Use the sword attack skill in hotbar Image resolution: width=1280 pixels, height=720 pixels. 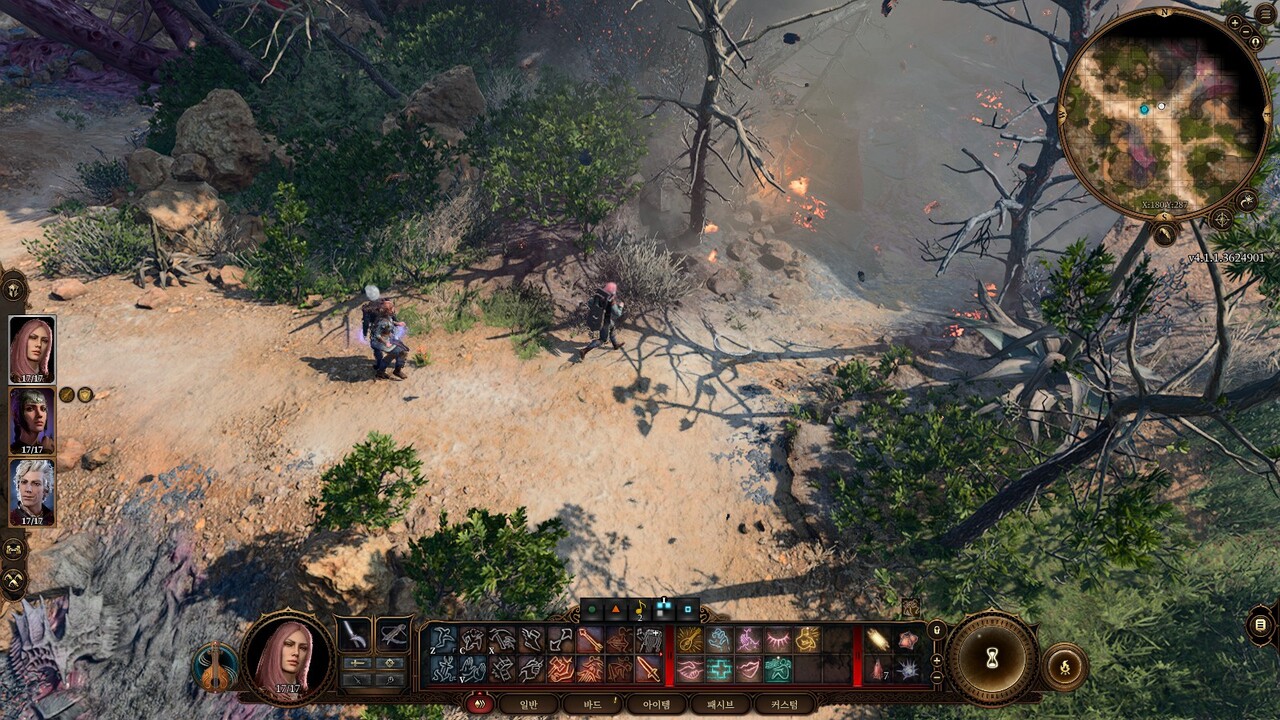tap(648, 669)
